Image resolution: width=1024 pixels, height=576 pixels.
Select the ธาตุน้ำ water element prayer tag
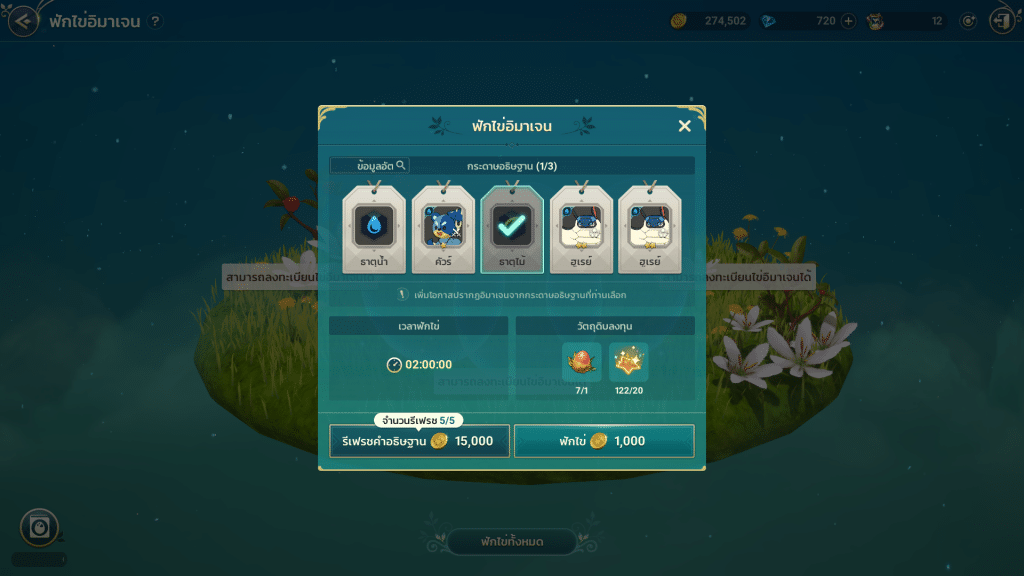click(374, 229)
